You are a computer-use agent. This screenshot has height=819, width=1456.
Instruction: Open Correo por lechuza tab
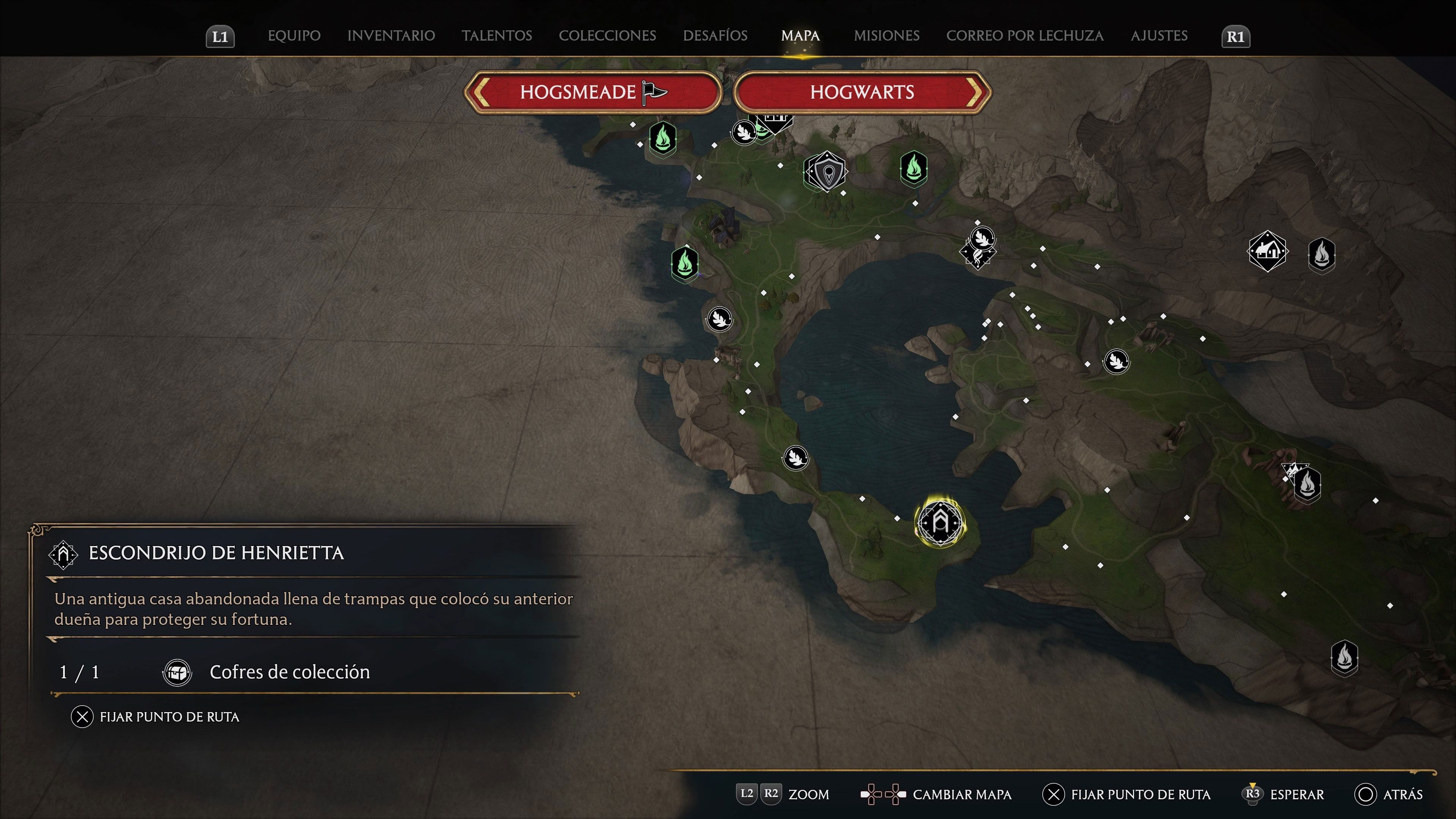click(x=1025, y=36)
